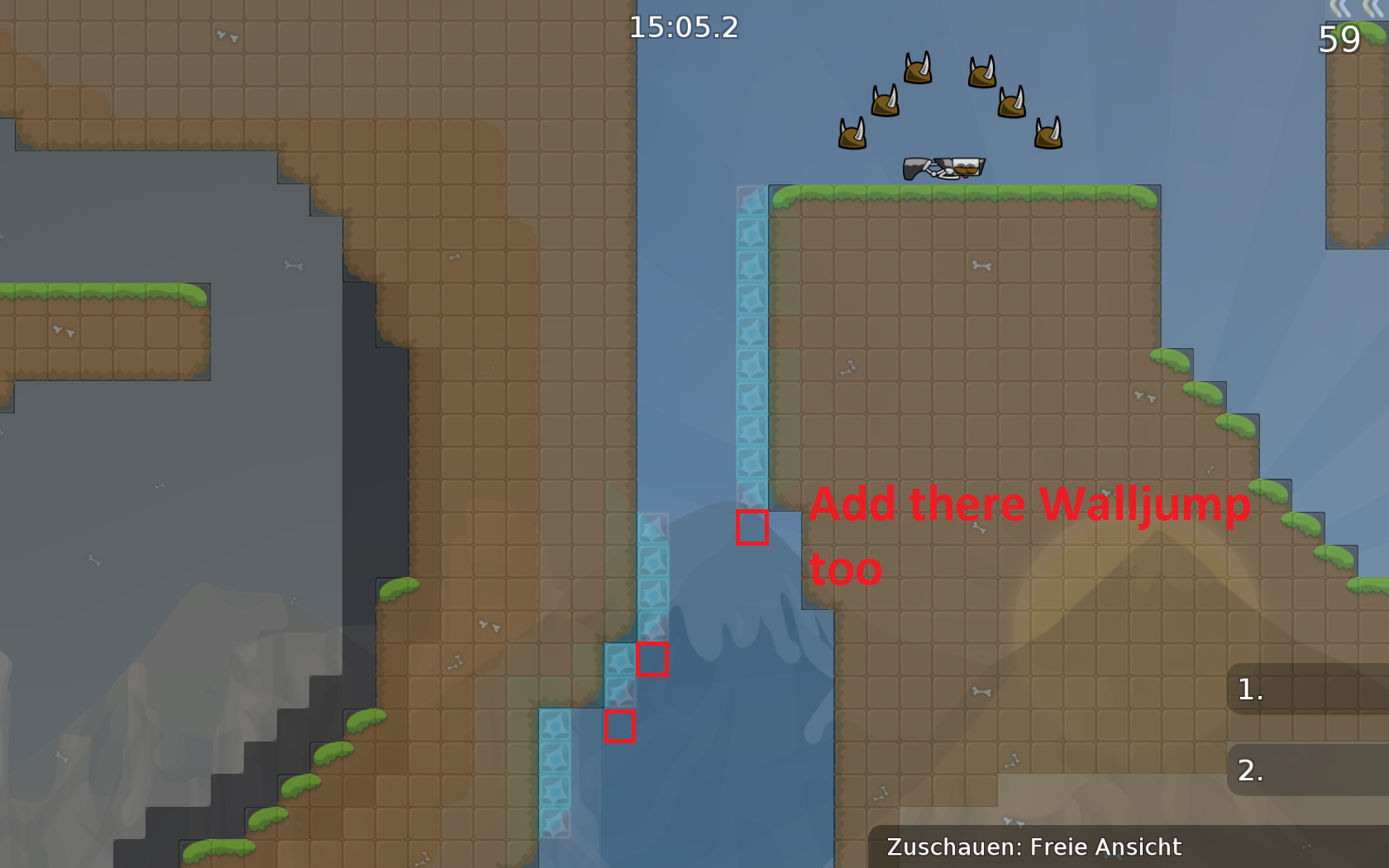
Task: Select the rightmost viking helmet pickup
Action: pyautogui.click(x=1048, y=134)
